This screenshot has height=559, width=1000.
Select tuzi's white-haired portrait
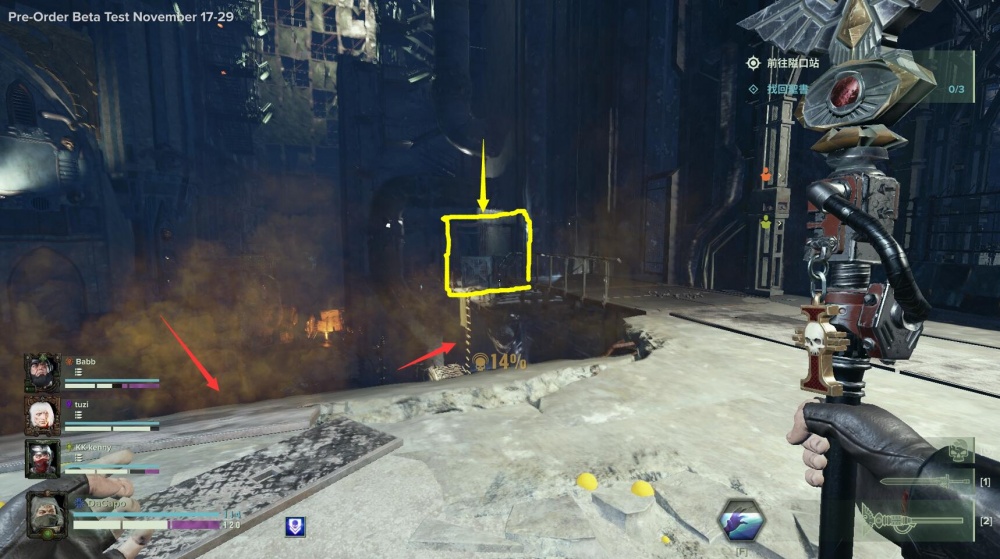coord(42,415)
